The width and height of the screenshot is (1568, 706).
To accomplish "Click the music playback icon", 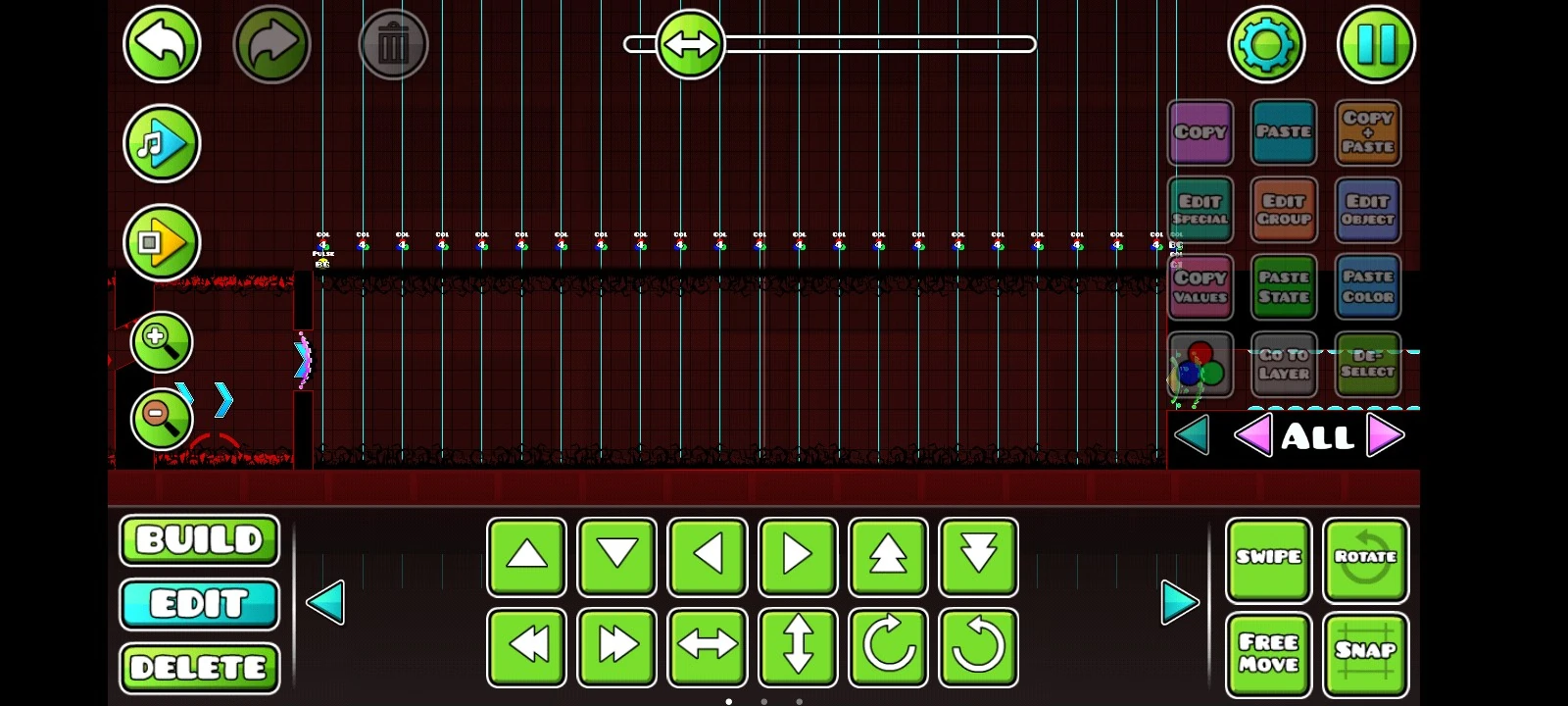I will coord(163,143).
